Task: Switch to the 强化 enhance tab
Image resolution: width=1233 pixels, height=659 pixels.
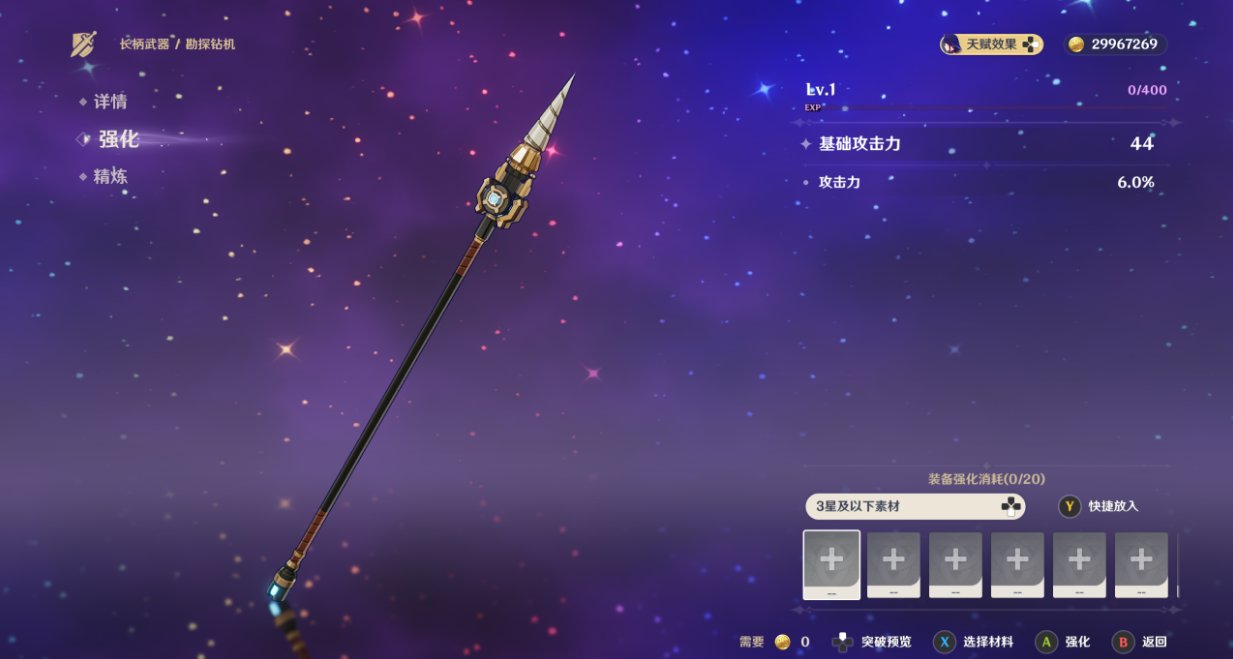Action: [118, 139]
